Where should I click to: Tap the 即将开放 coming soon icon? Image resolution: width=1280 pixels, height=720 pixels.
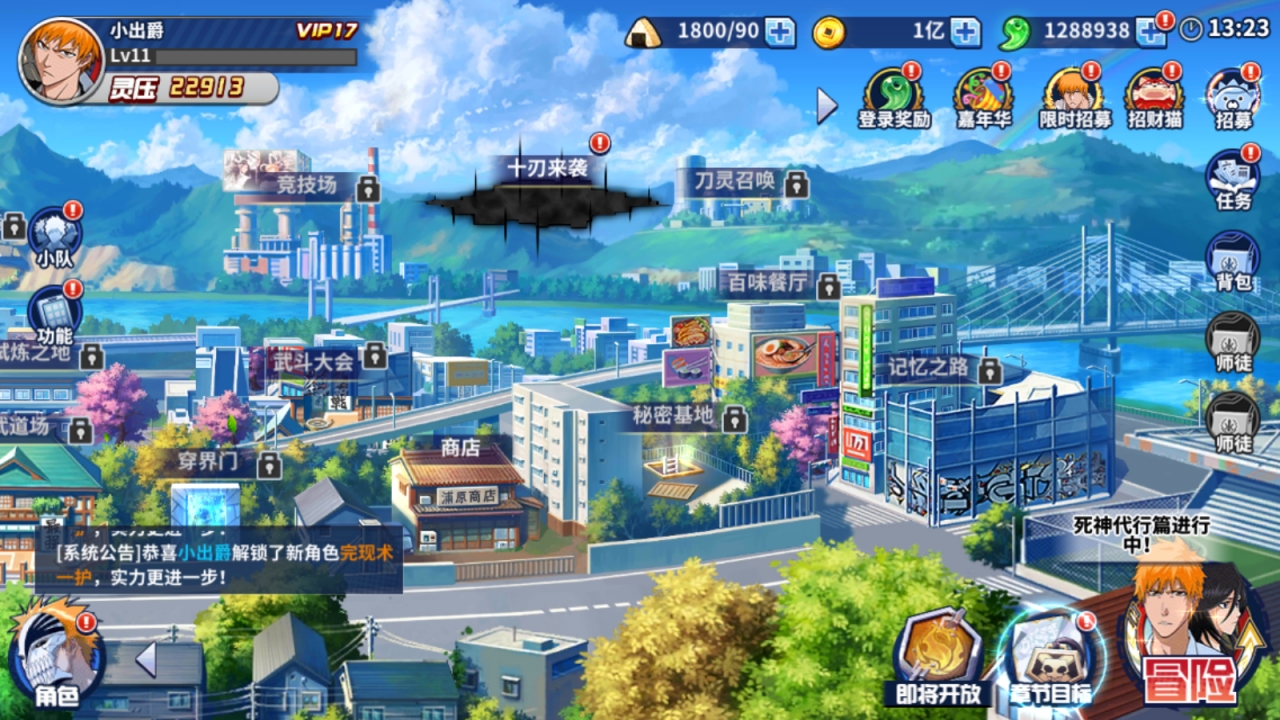click(x=940, y=650)
